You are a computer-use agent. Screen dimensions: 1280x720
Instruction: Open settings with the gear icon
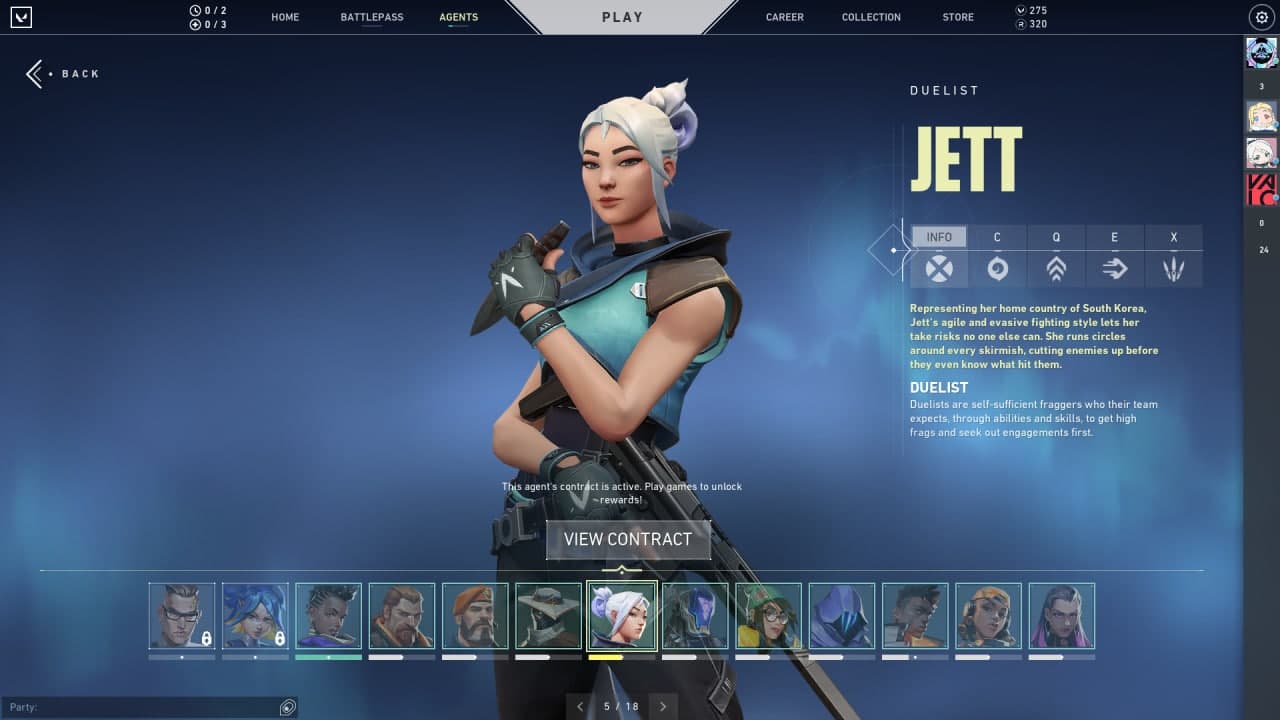tap(1260, 17)
